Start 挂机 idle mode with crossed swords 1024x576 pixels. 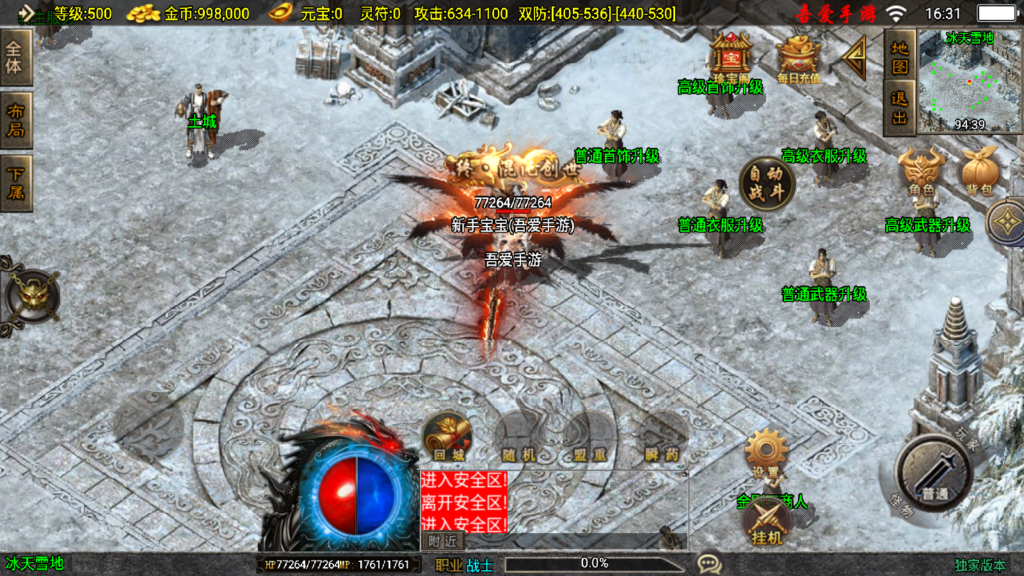(x=767, y=522)
